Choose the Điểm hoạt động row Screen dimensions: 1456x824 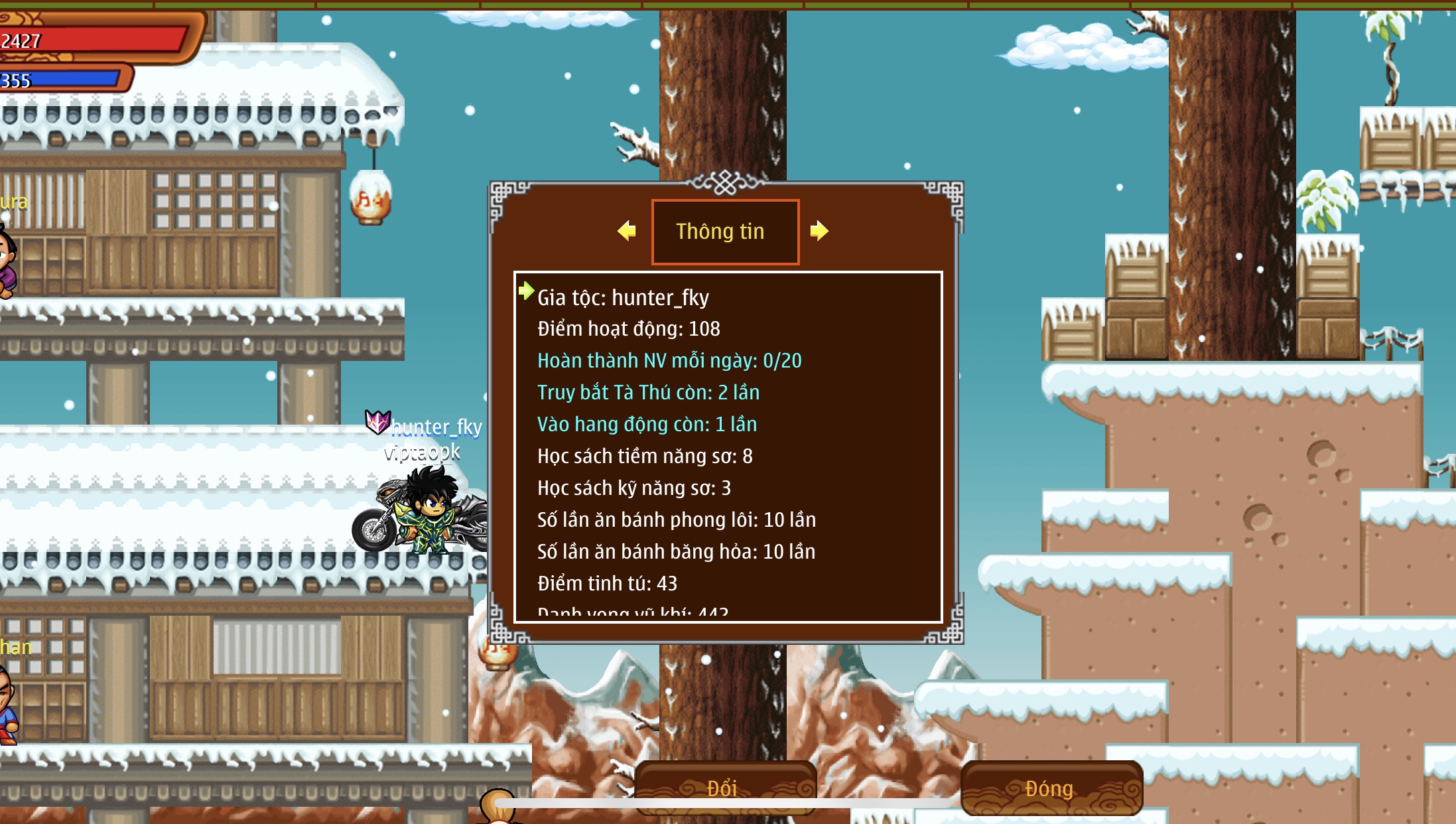[628, 329]
